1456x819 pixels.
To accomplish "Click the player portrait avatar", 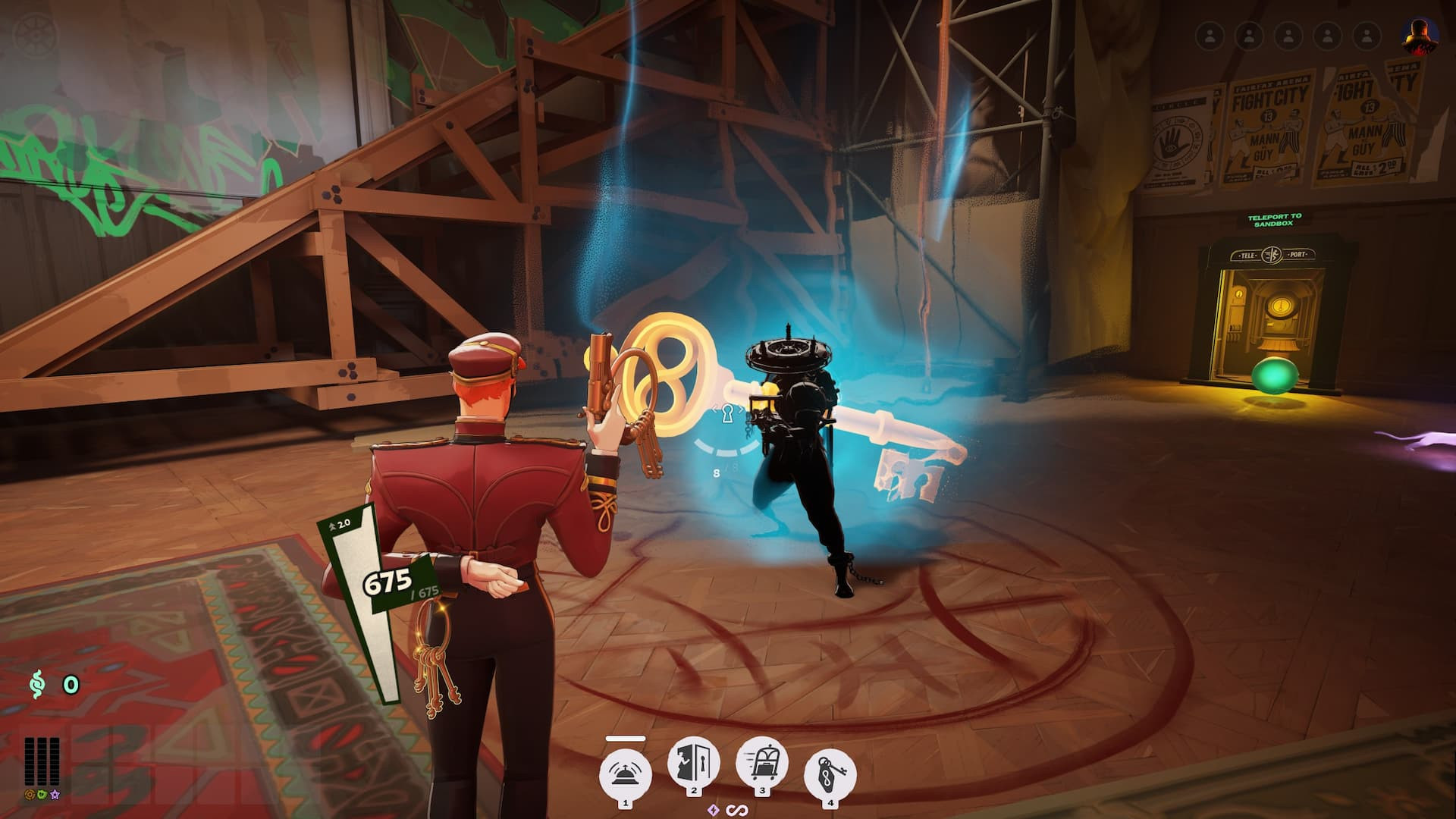I will click(1418, 36).
